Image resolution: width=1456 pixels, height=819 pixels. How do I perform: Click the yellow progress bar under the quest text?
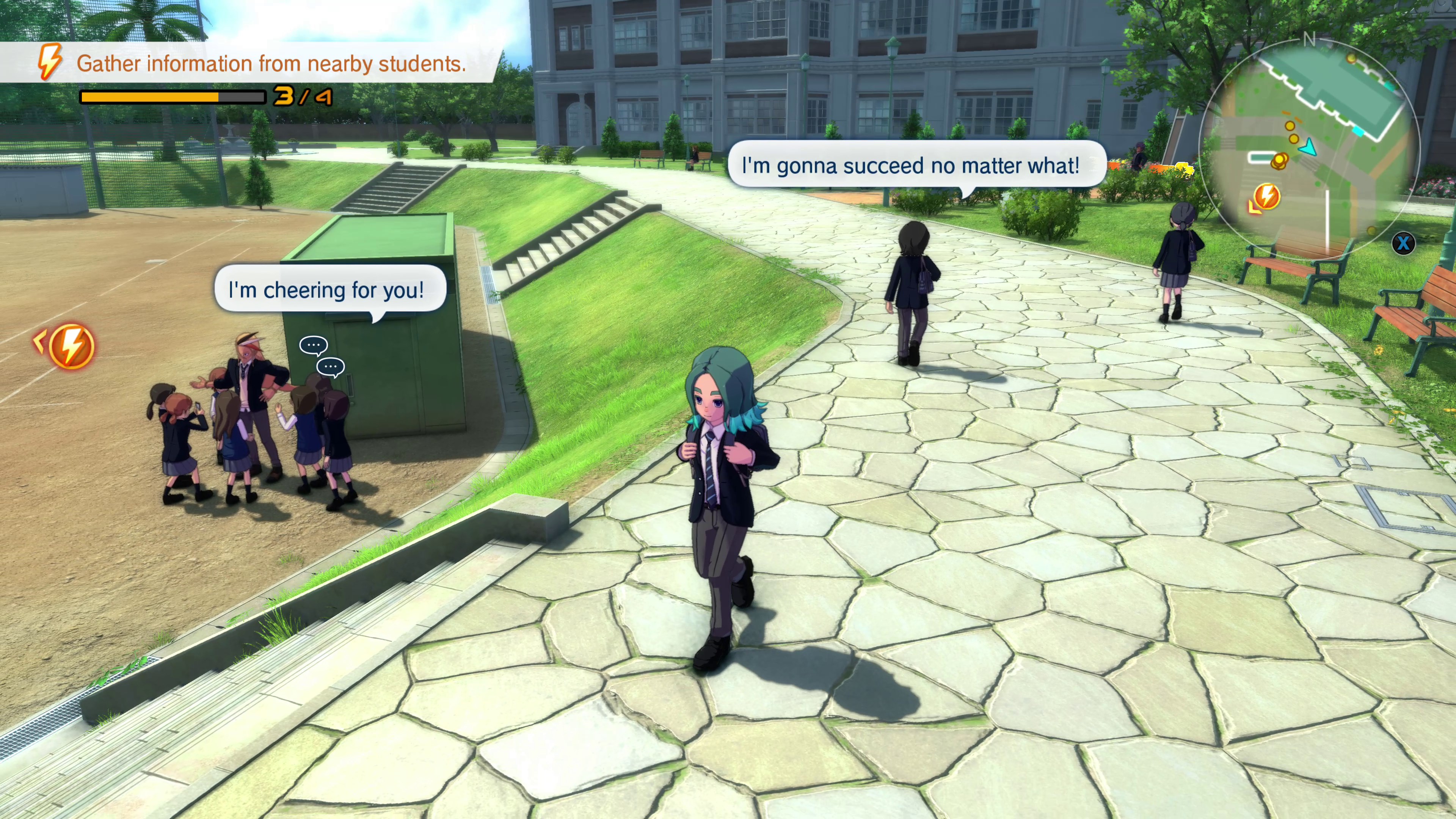point(150,97)
